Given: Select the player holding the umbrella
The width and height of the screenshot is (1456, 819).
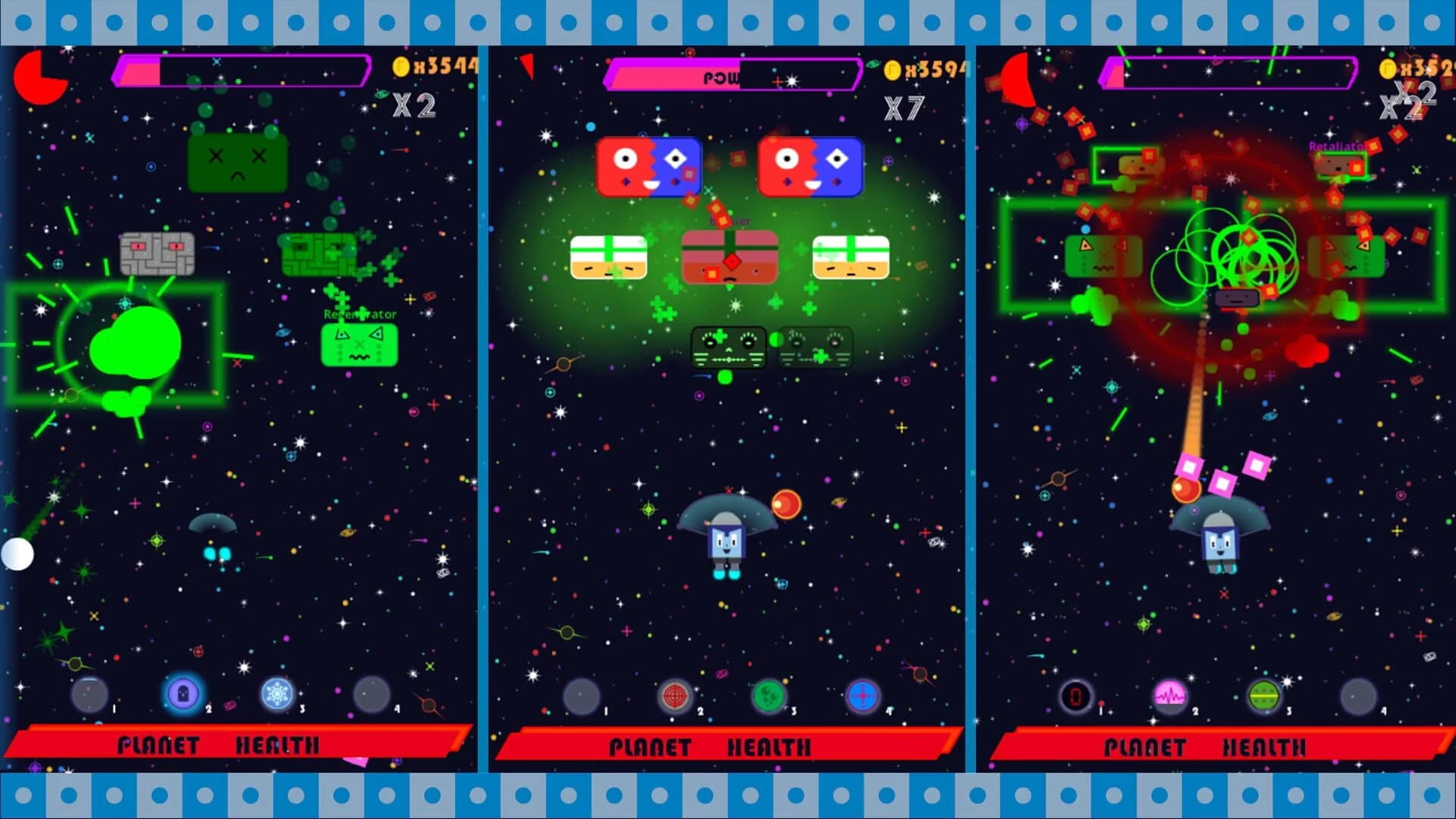Looking at the screenshot, I should pos(726,542).
